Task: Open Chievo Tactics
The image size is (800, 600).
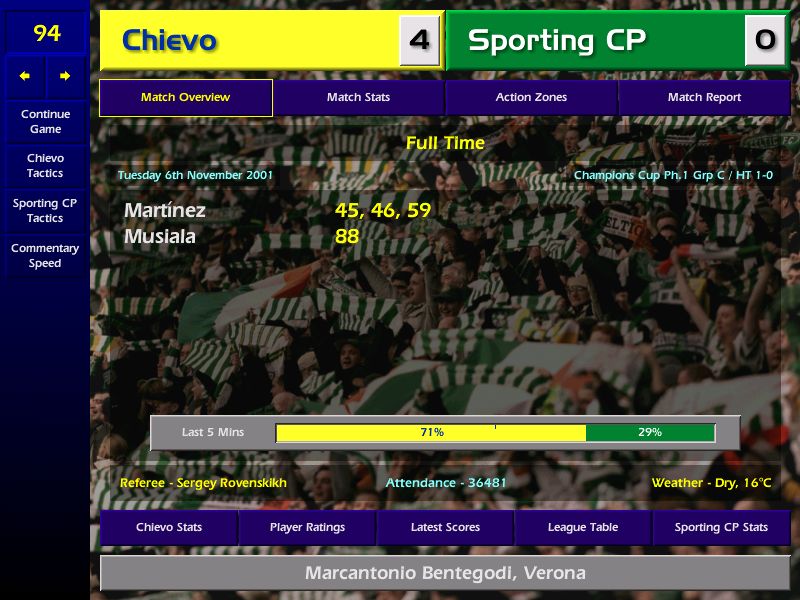Action: pos(45,166)
